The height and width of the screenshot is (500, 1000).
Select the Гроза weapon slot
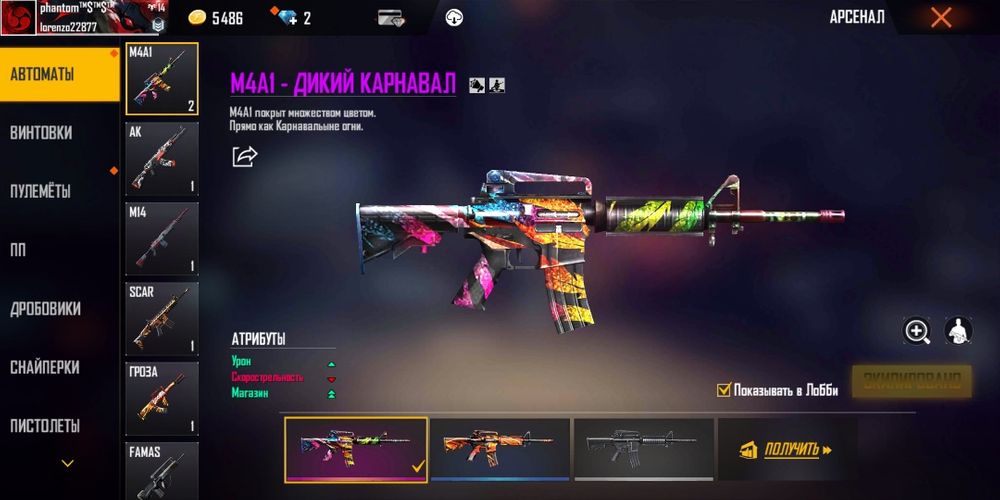coord(162,399)
